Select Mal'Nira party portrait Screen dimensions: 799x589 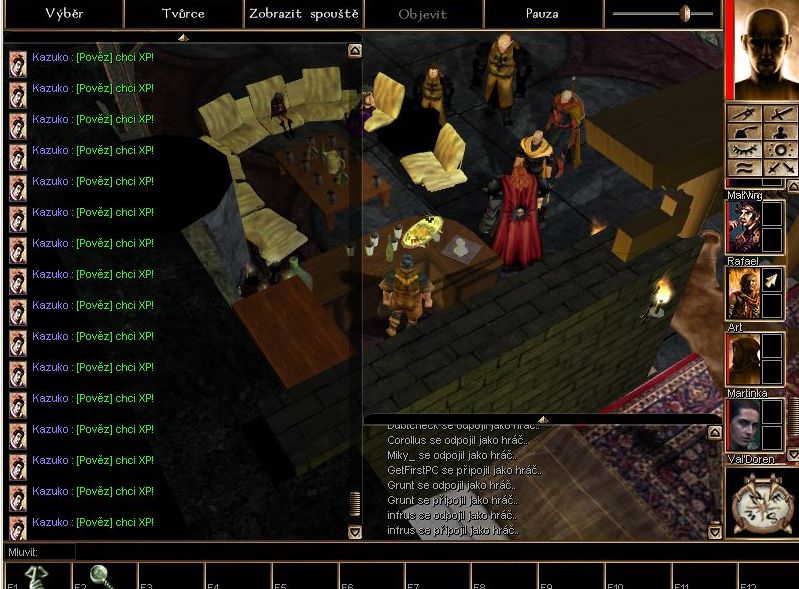click(x=743, y=227)
